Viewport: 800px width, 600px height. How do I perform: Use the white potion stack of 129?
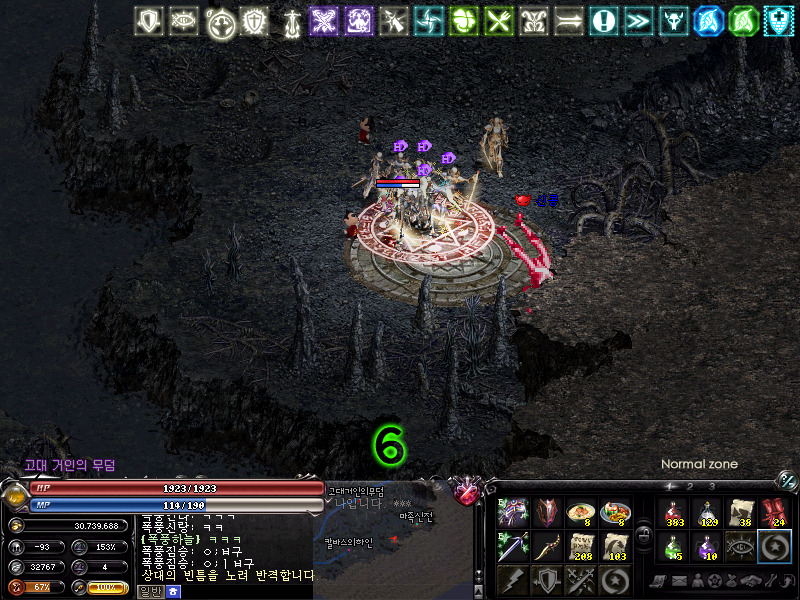tap(707, 513)
